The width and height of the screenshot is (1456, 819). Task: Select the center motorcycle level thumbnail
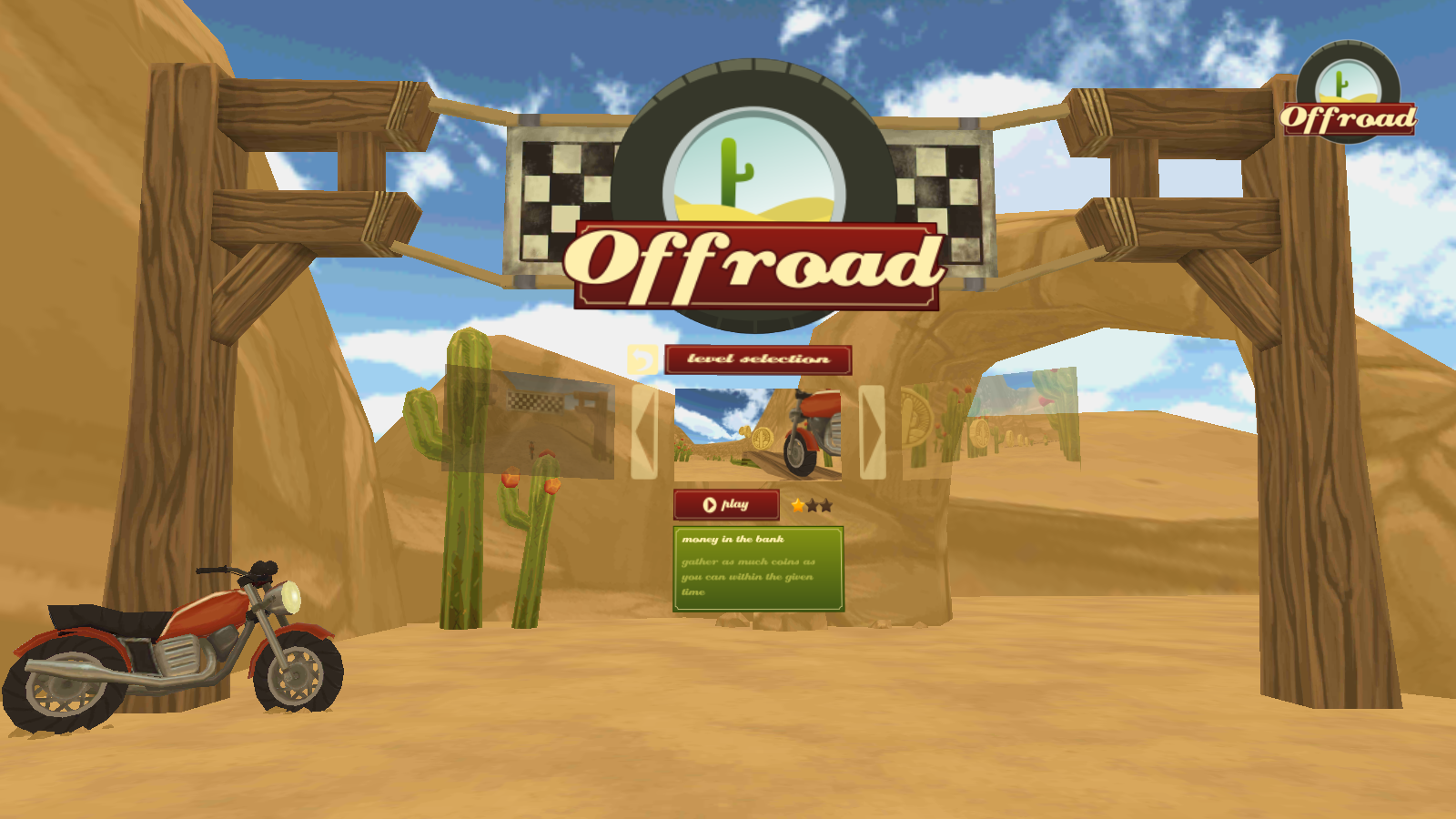pos(758,432)
